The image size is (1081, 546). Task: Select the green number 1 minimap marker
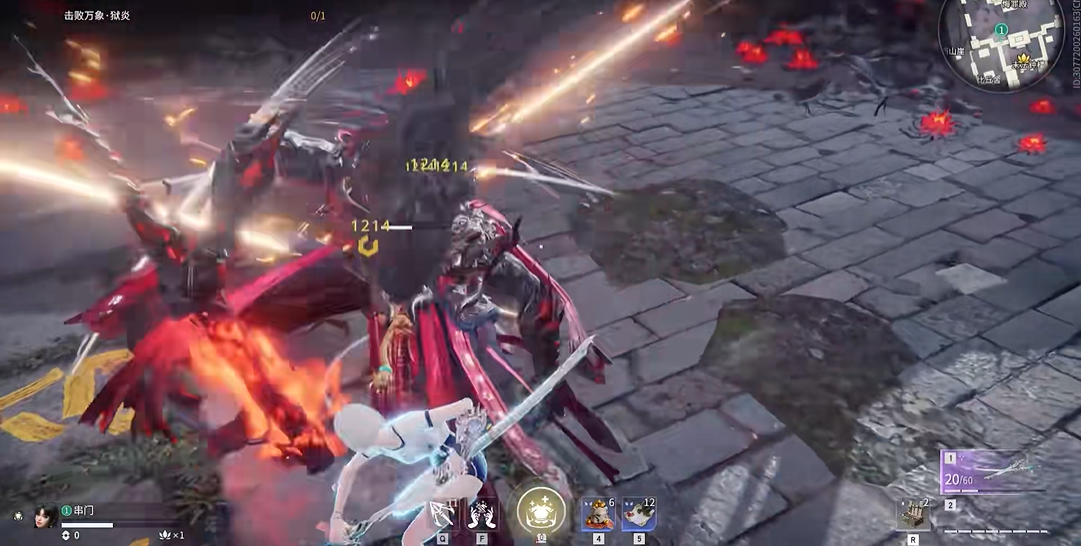pos(1000,30)
